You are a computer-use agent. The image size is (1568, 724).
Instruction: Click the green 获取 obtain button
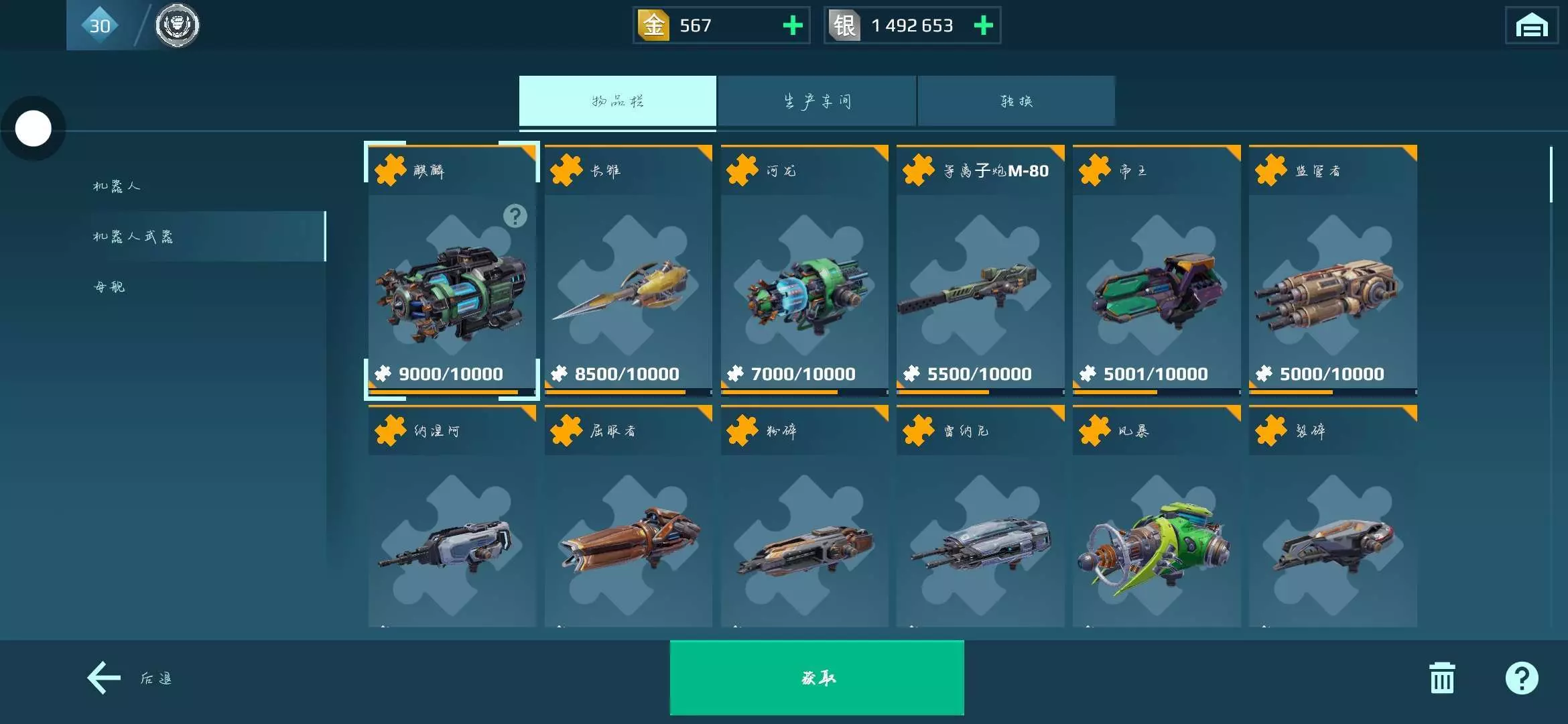click(x=816, y=678)
